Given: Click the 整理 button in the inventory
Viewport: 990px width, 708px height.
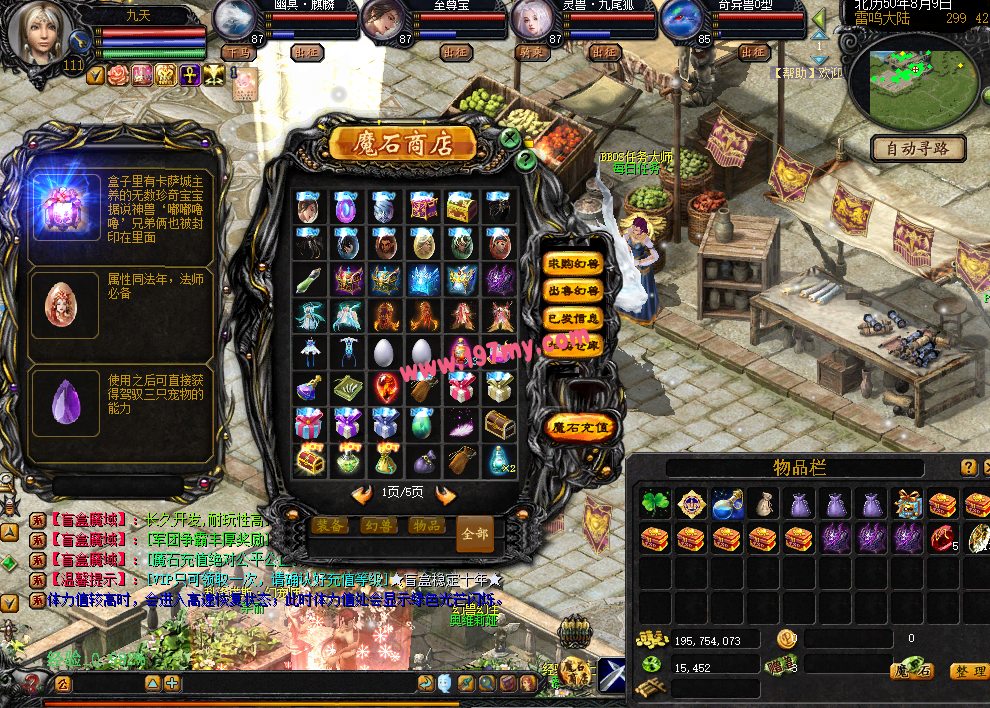Looking at the screenshot, I should [967, 671].
